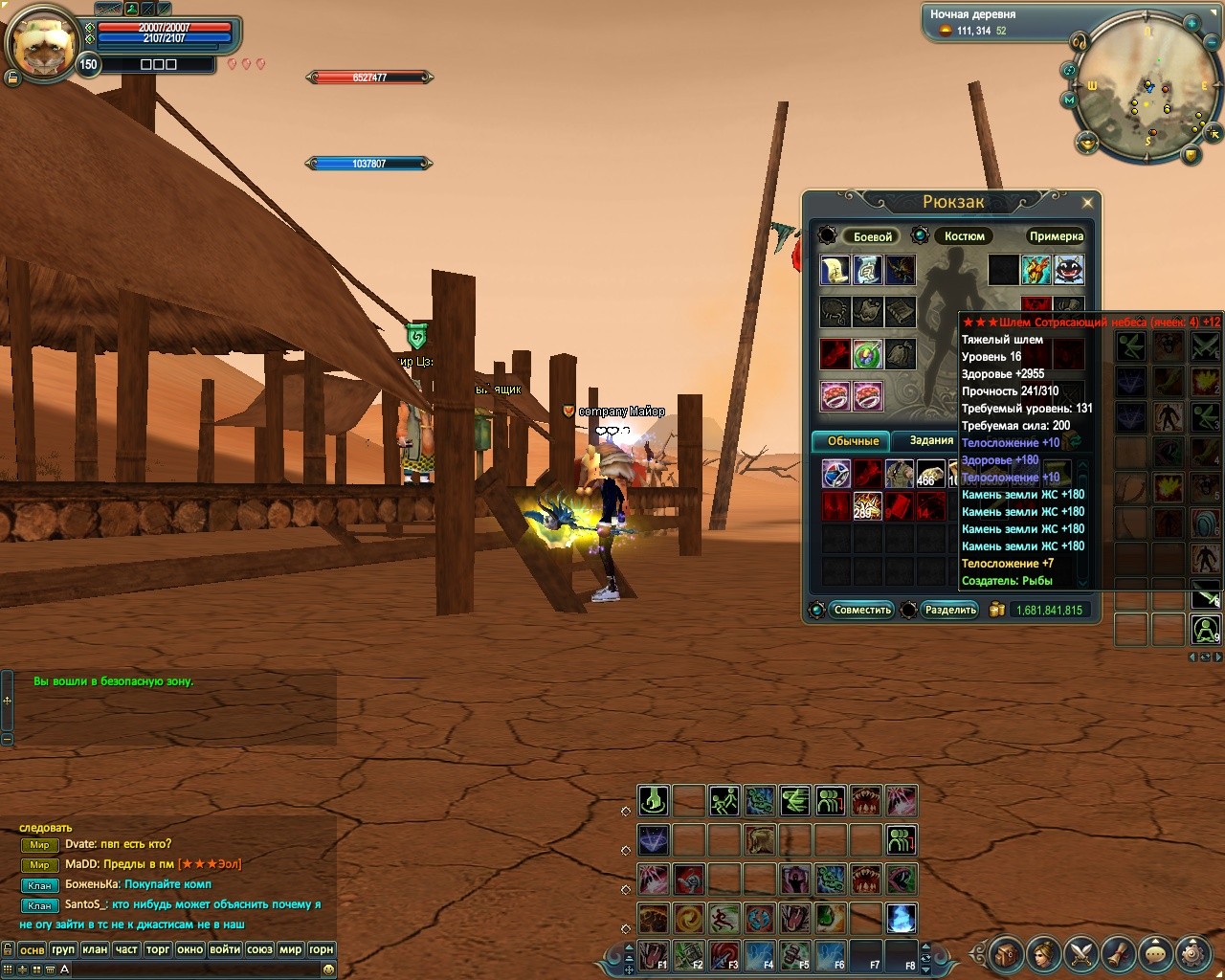Select the Обычные inventory tab
This screenshot has width=1225, height=980.
853,441
